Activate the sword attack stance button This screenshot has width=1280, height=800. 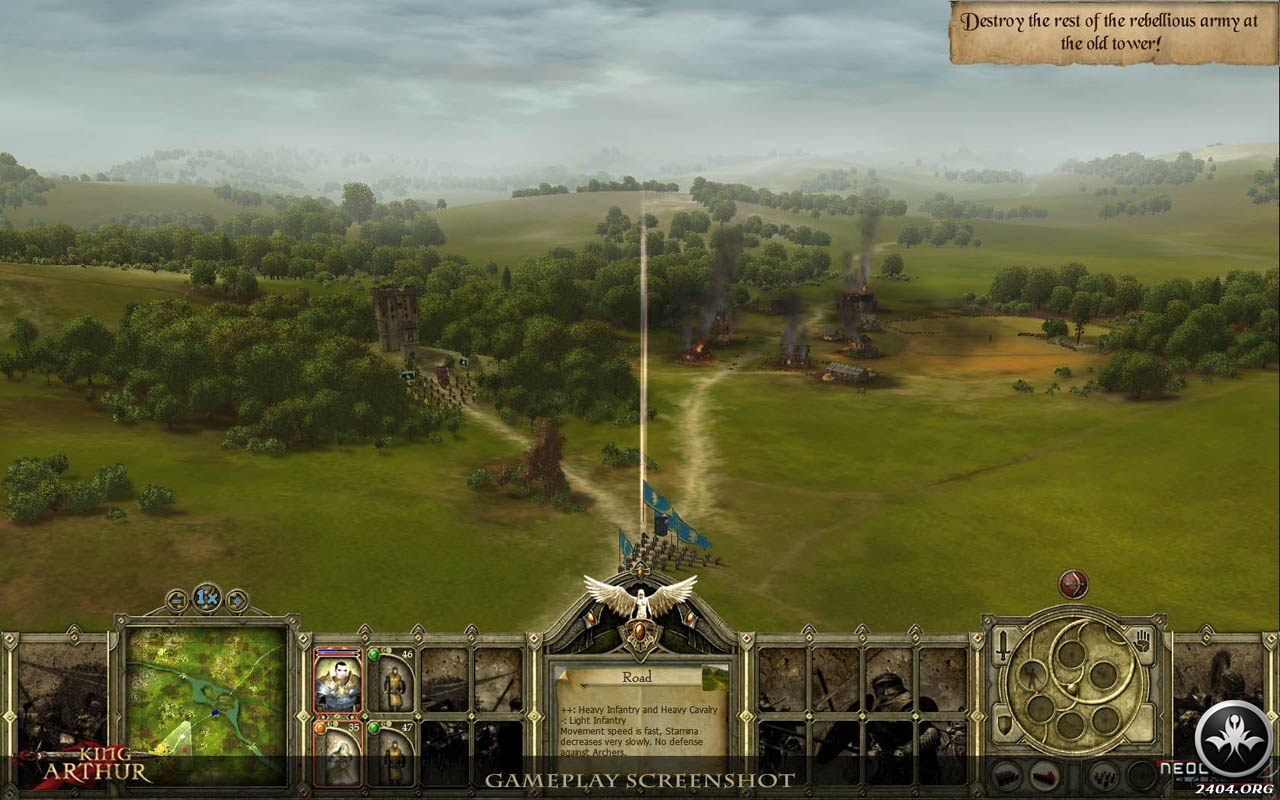[x=1003, y=646]
